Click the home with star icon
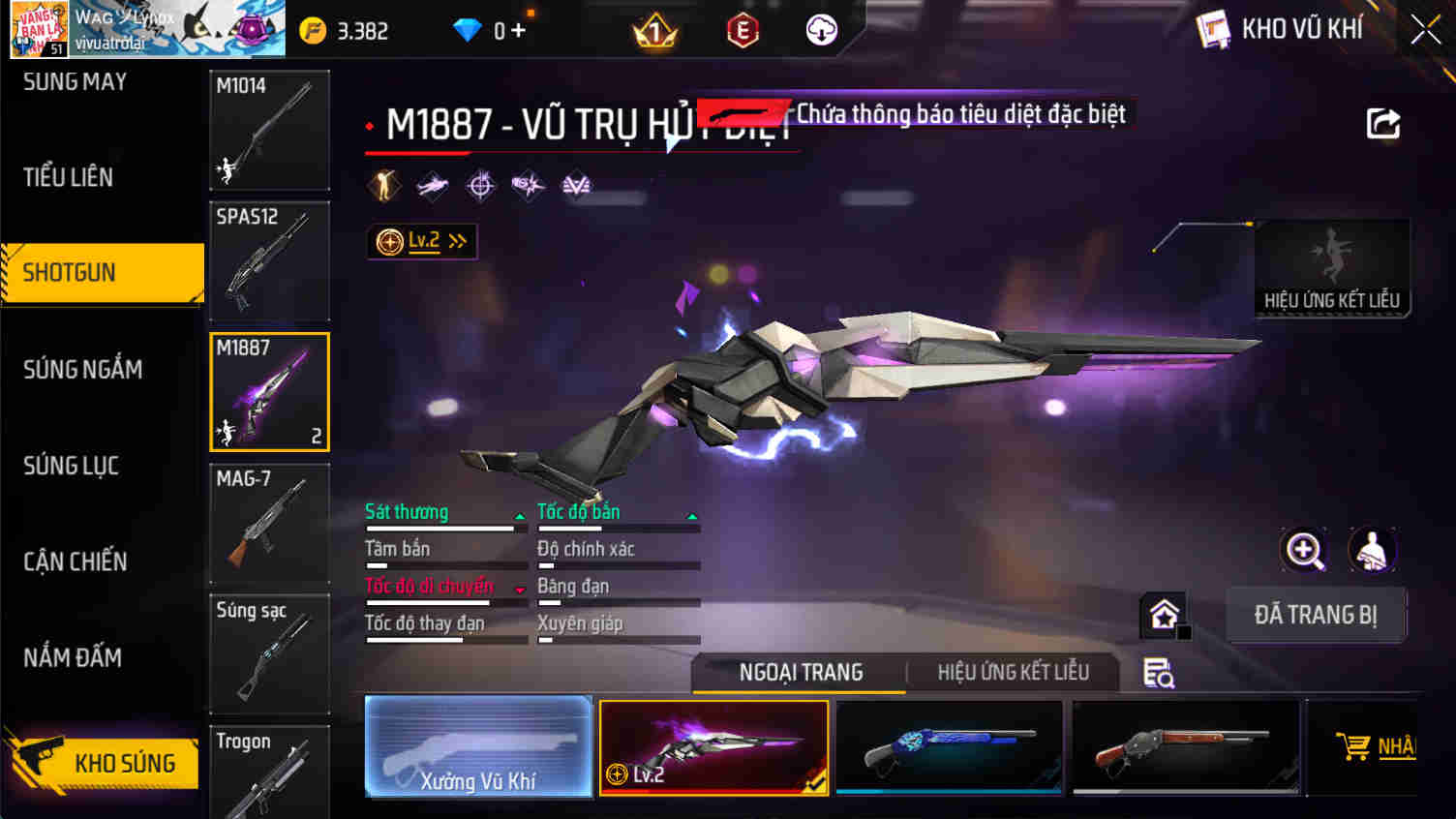 [1163, 613]
